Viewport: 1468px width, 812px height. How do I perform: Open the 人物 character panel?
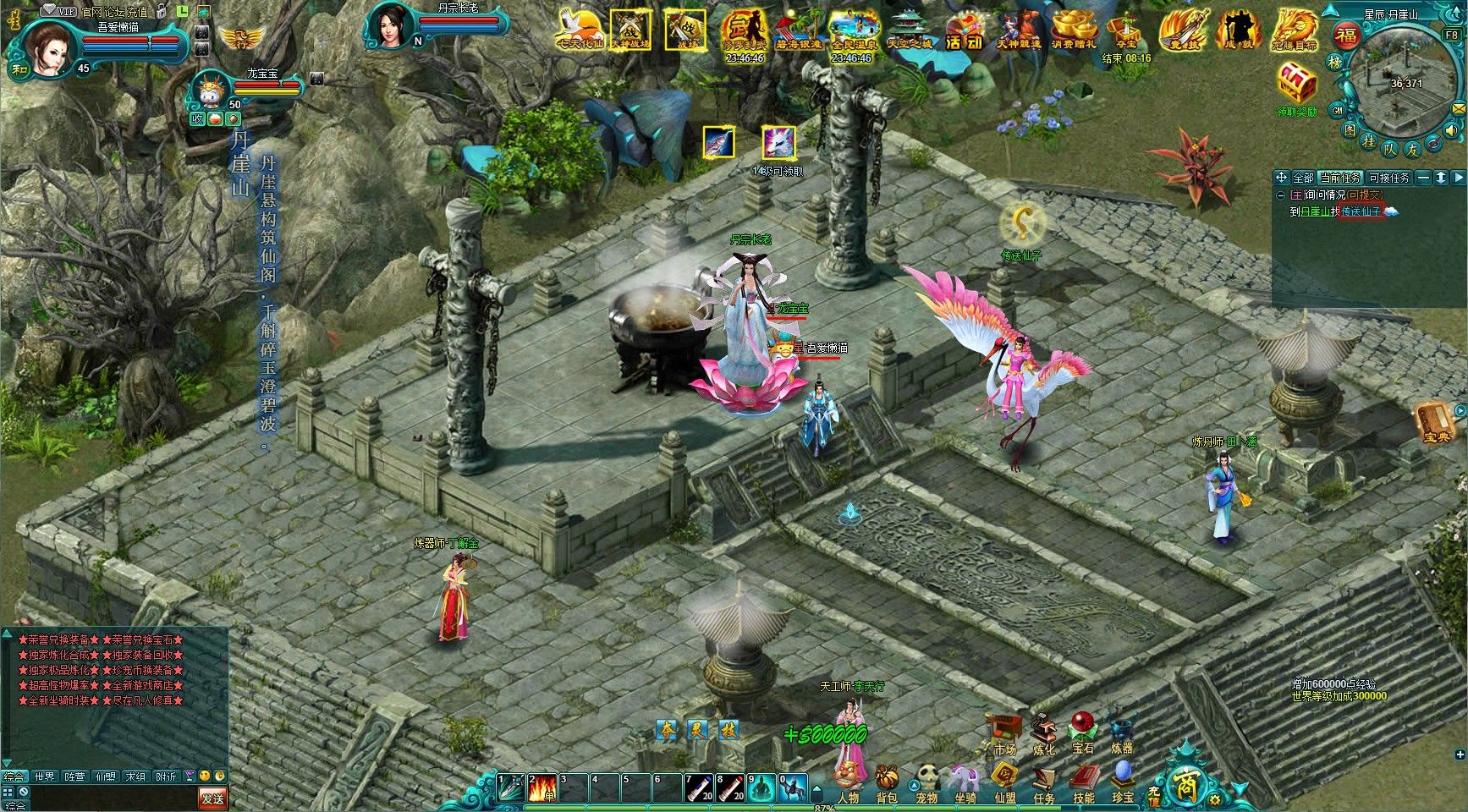tap(848, 781)
